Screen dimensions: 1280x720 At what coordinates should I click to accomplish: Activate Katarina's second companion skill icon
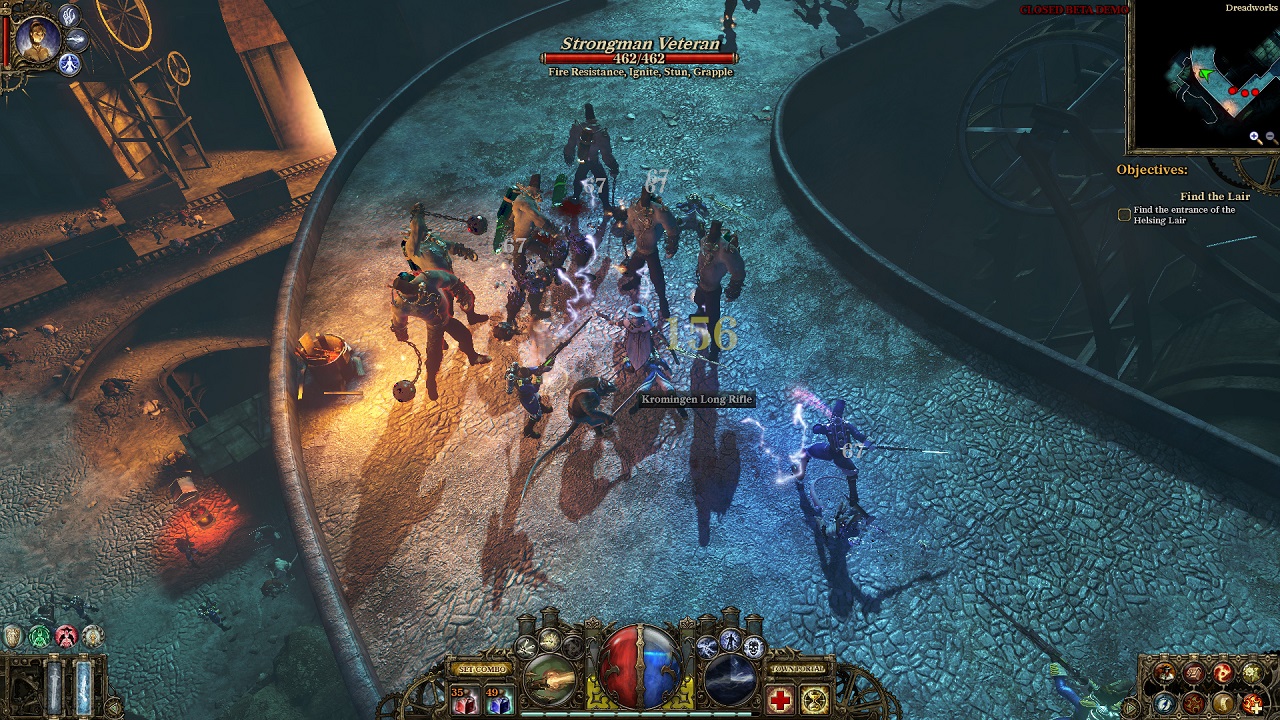(77, 41)
